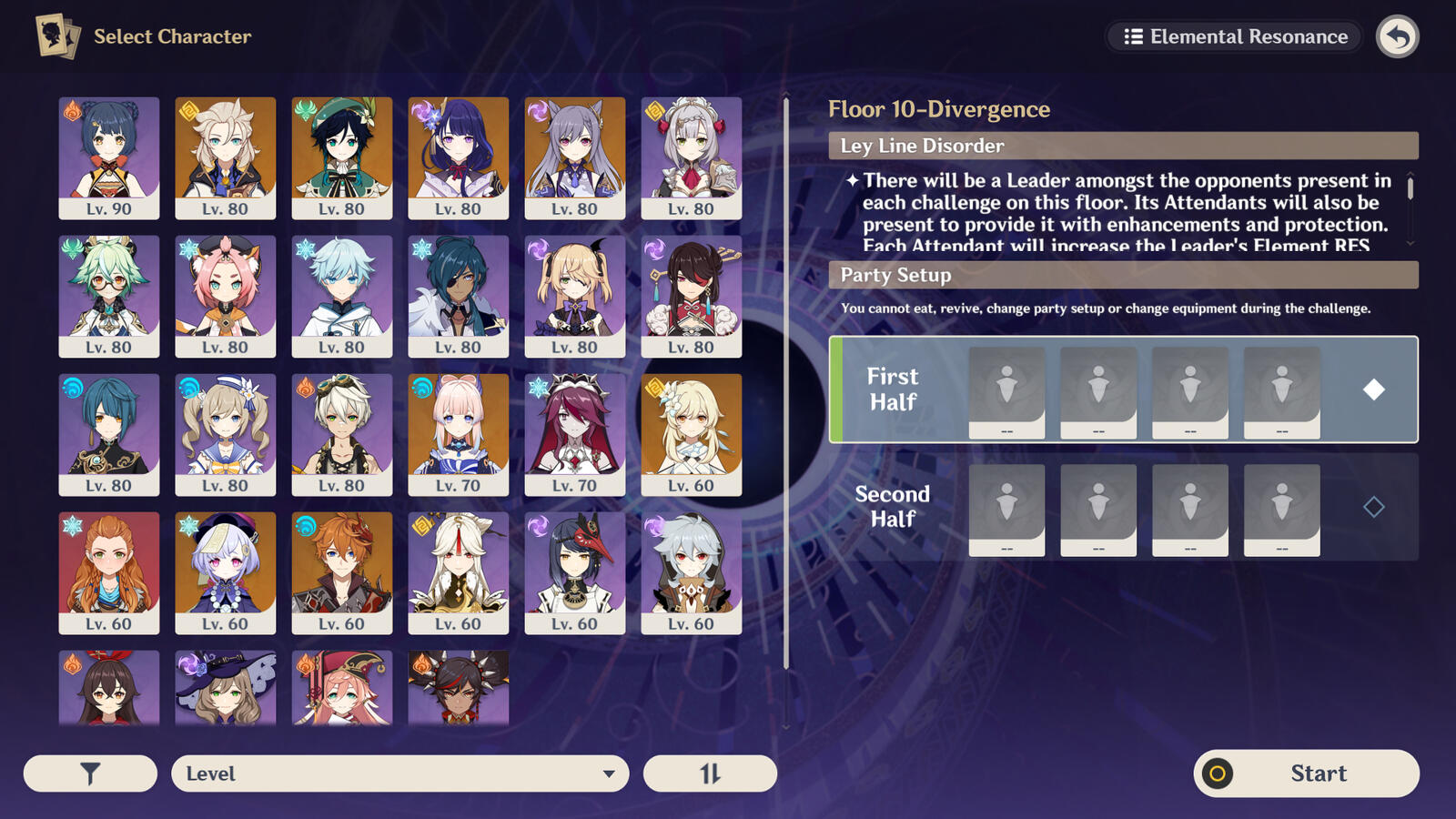Screen dimensions: 1456x819
Task: Click the first empty slot in First Half
Action: 1007,389
